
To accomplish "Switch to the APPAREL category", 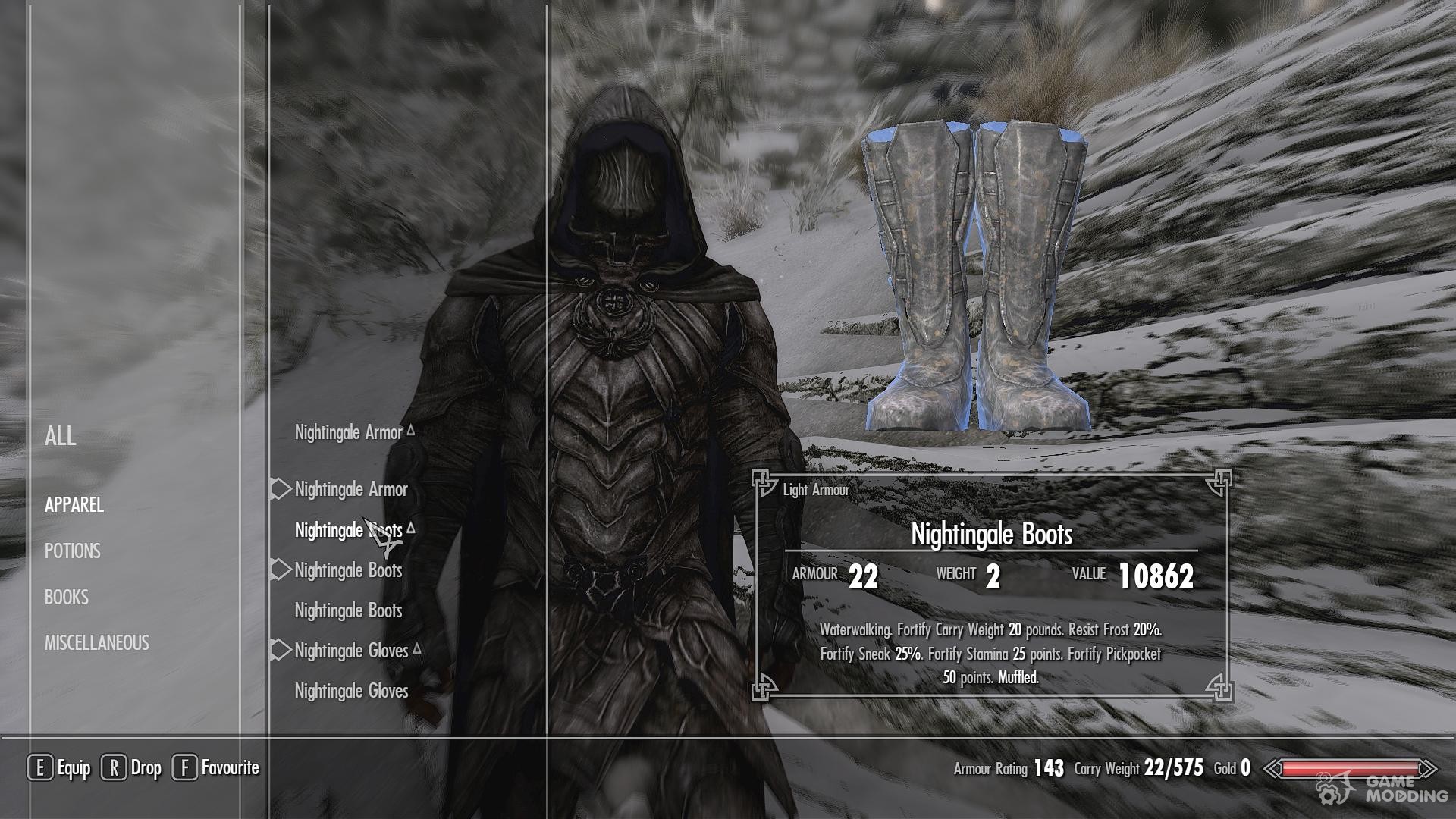I will point(73,505).
